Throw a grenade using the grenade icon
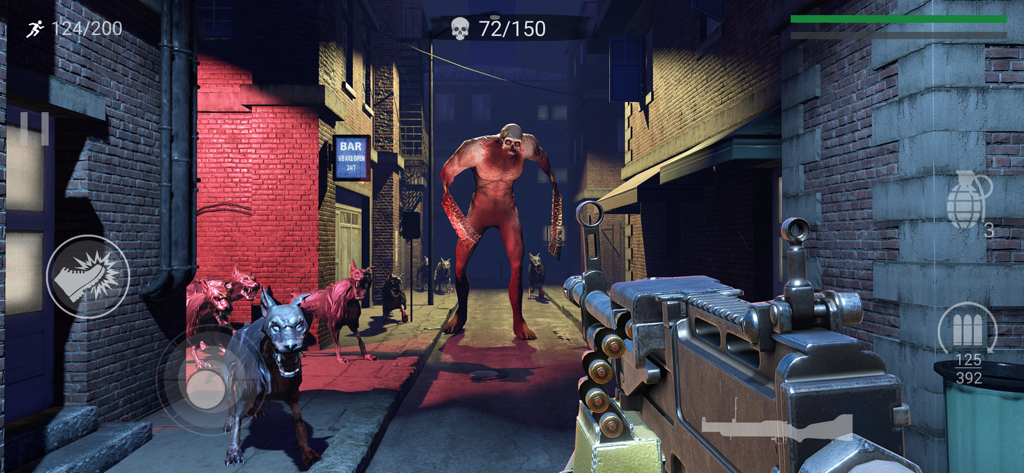This screenshot has height=473, width=1024. pyautogui.click(x=967, y=200)
